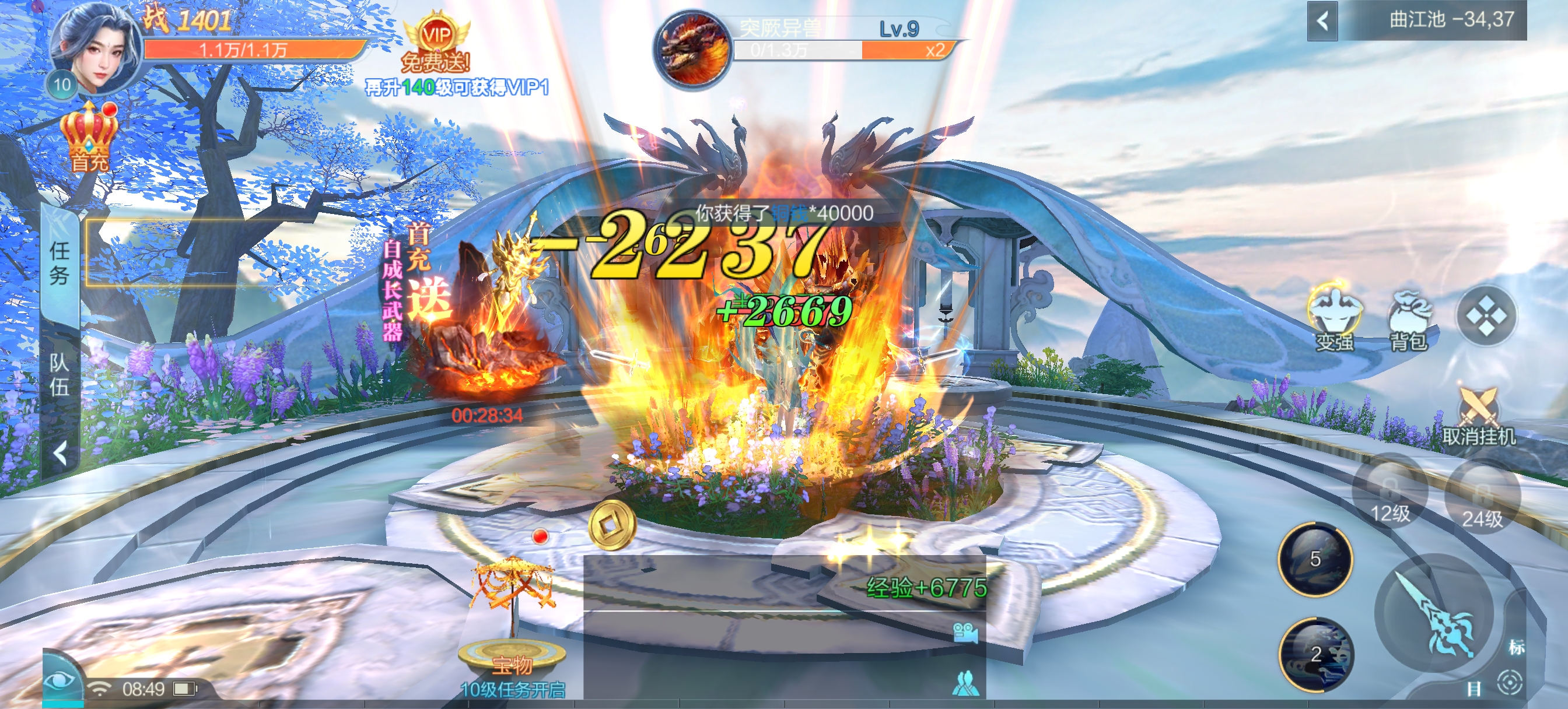This screenshot has width=1568, height=709.
Task: Activate the skill showing cooldown 5
Action: point(1315,558)
